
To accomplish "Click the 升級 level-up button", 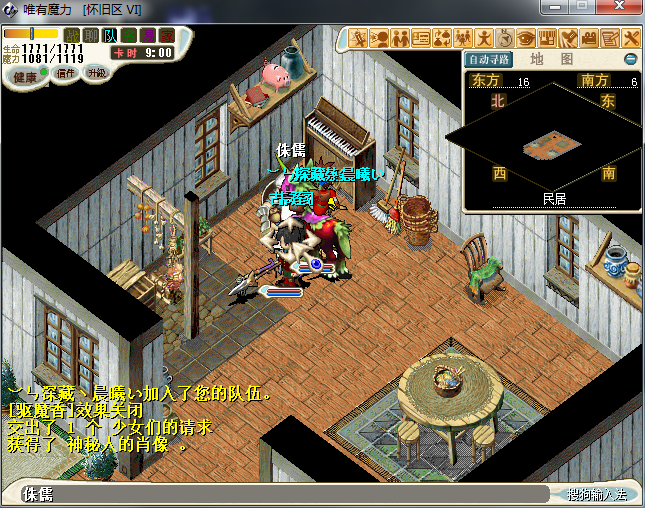I will [x=97, y=74].
